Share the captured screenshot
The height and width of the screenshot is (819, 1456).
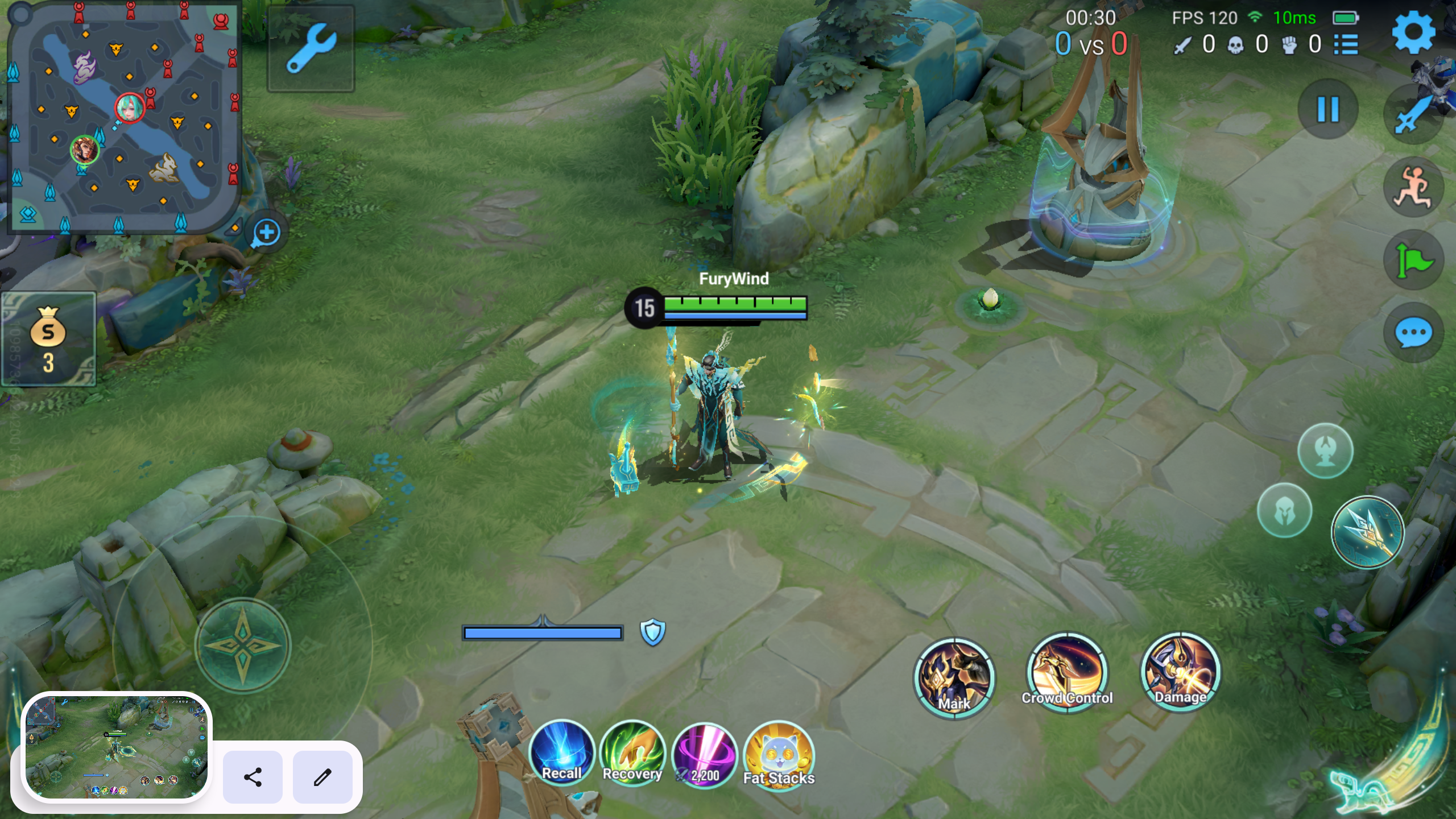coord(253,777)
